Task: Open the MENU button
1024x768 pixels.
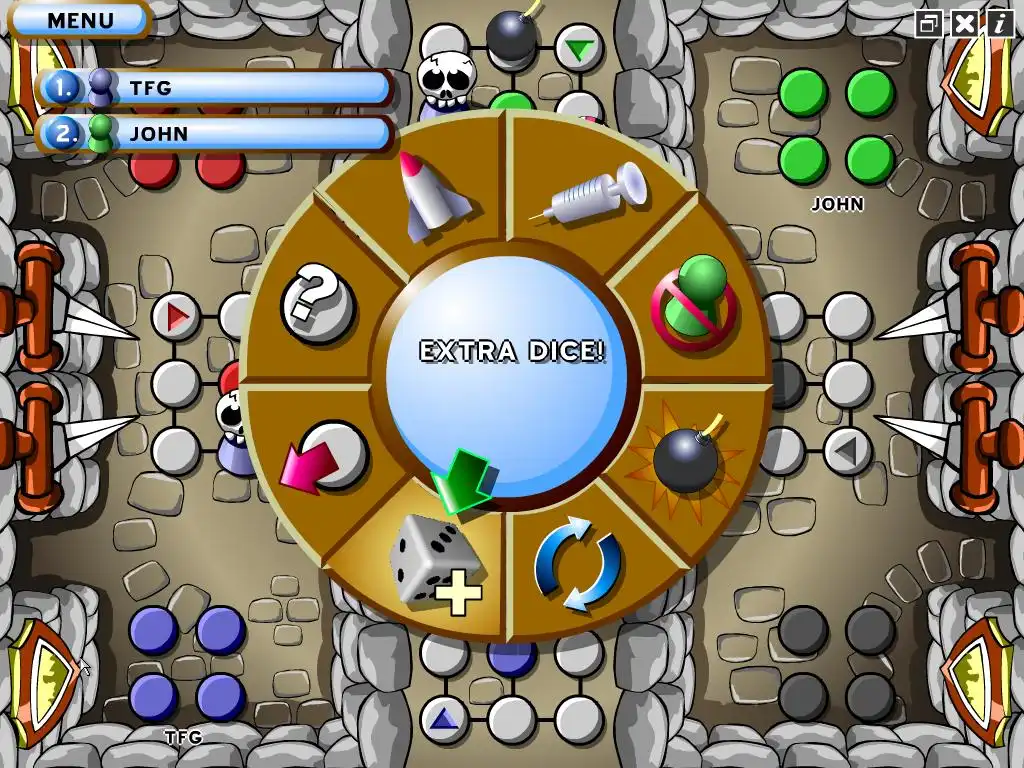Action: pos(80,19)
